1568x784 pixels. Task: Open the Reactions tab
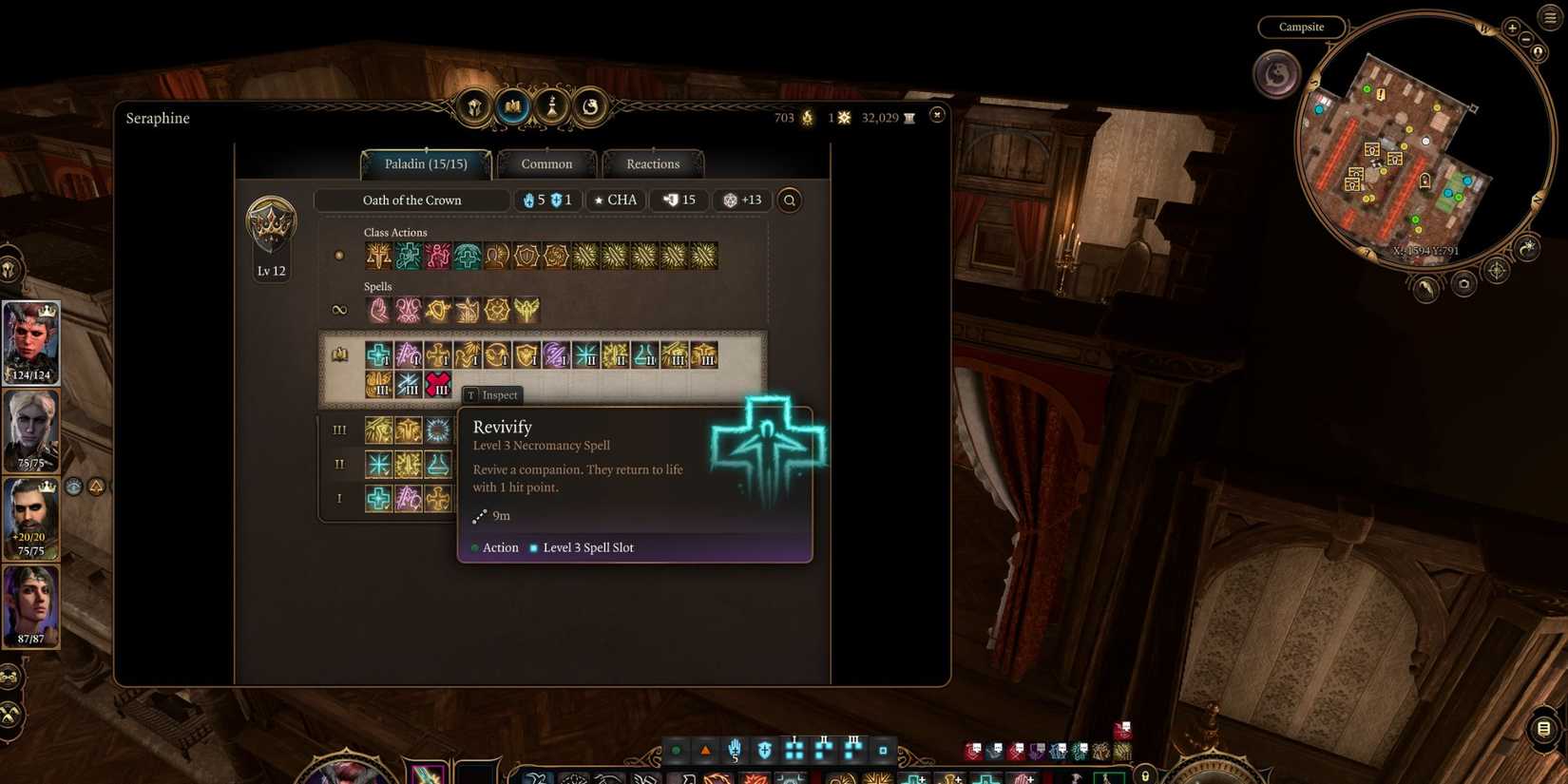653,163
